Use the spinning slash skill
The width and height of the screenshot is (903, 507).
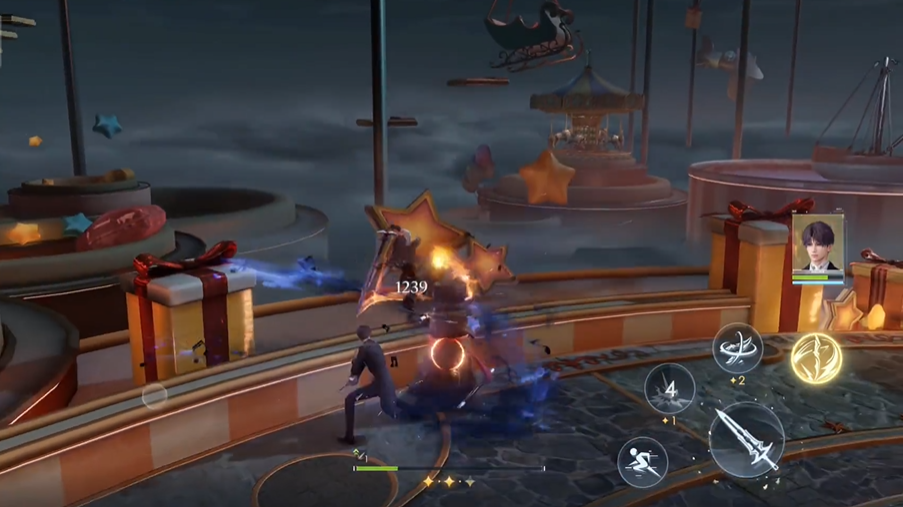pos(737,350)
